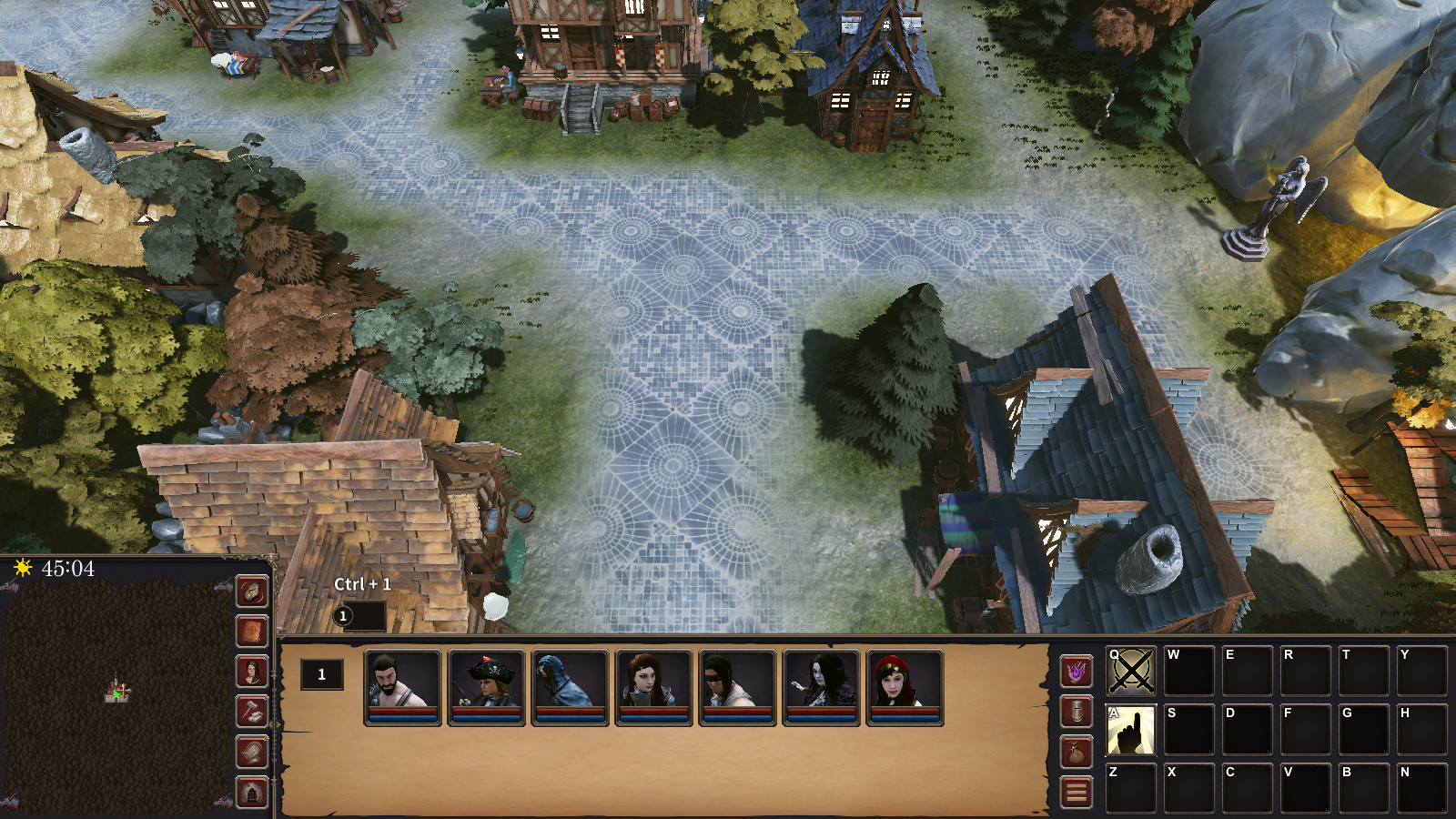Click the party location marker on the minimap
1456x819 pixels.
(x=118, y=693)
